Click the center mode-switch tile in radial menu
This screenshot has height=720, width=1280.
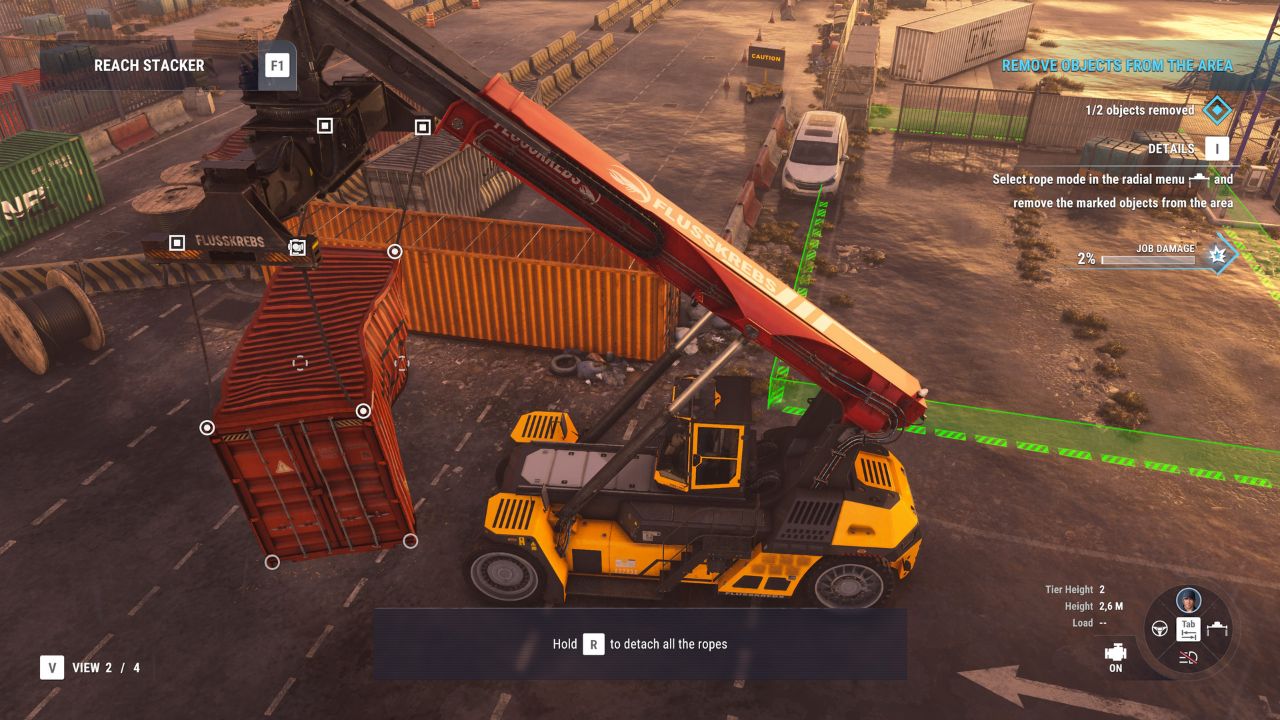click(1189, 629)
